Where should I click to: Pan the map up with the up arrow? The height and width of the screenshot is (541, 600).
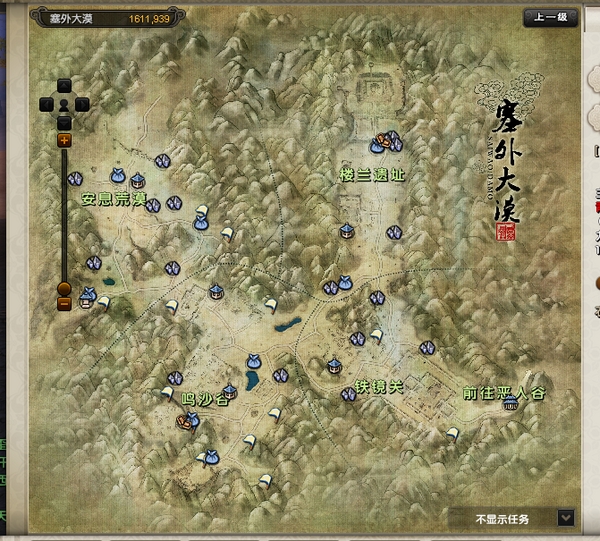(64, 86)
